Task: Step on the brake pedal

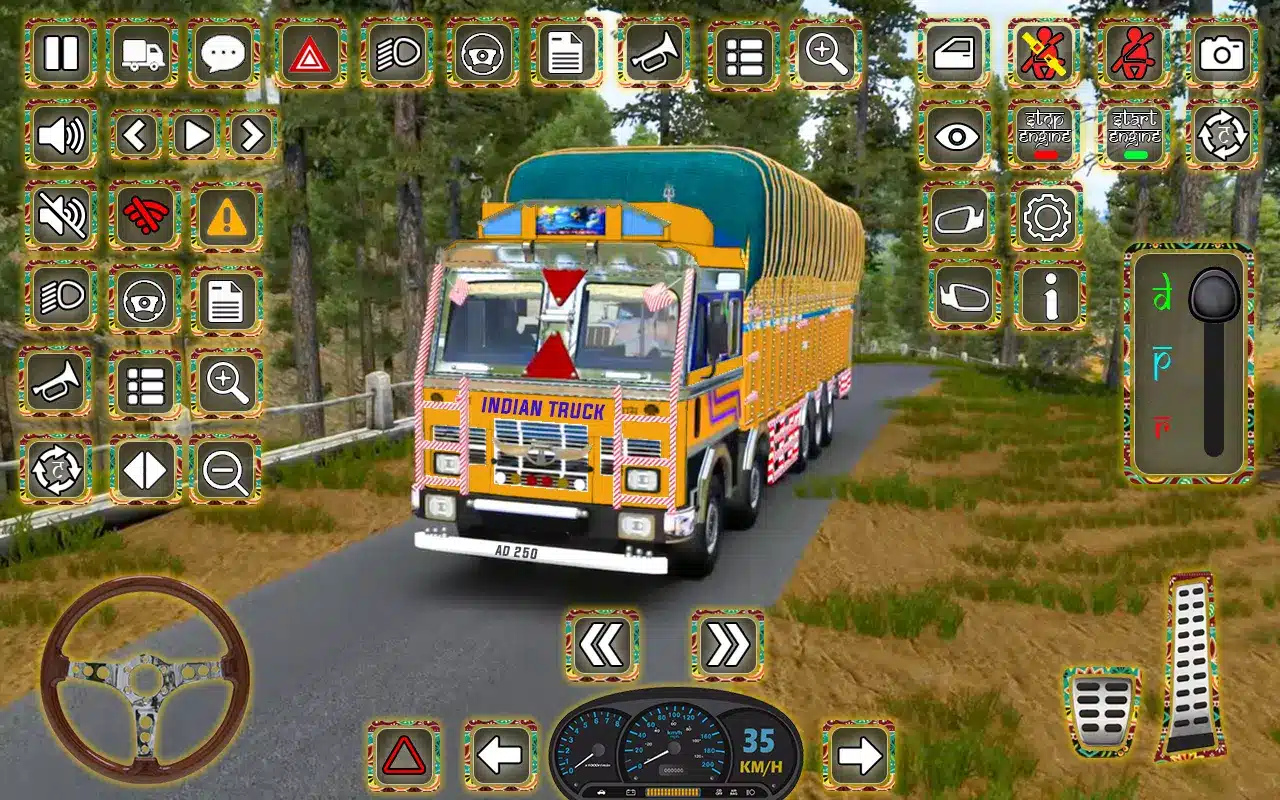Action: point(1101,710)
